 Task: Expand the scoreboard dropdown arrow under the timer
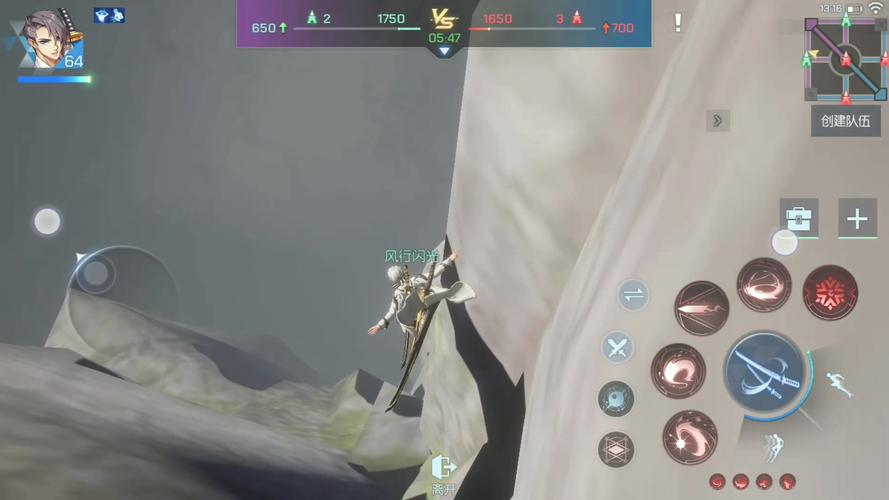click(444, 51)
